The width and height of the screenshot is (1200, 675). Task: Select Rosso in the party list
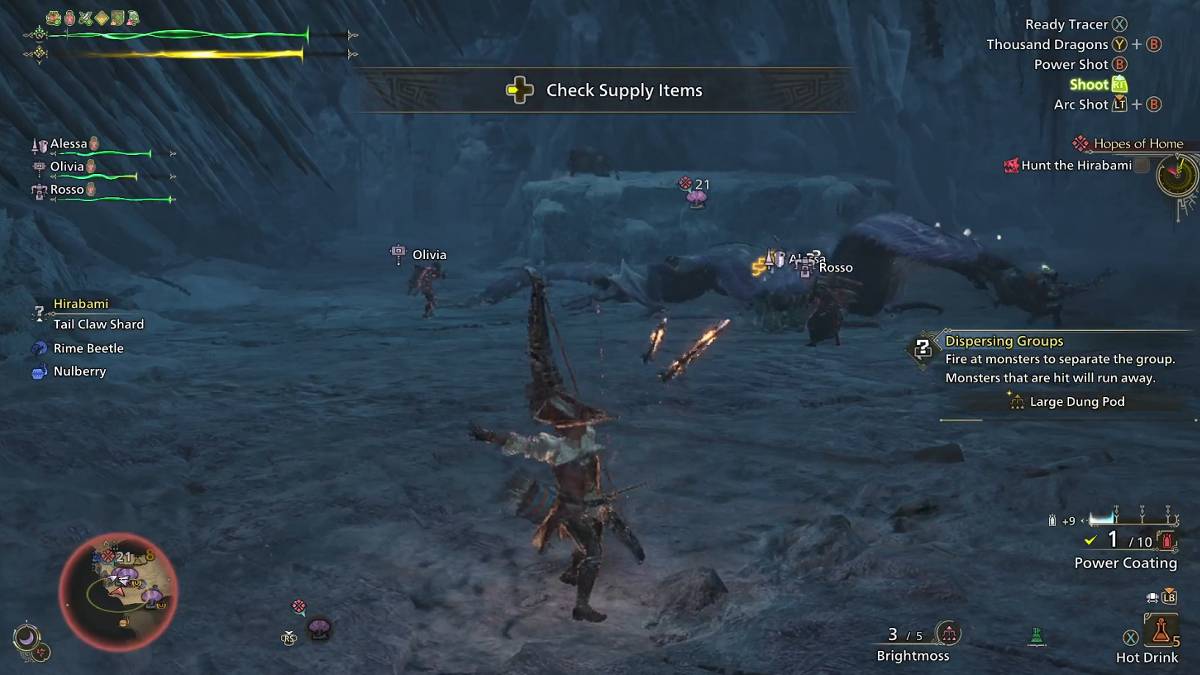(67, 190)
